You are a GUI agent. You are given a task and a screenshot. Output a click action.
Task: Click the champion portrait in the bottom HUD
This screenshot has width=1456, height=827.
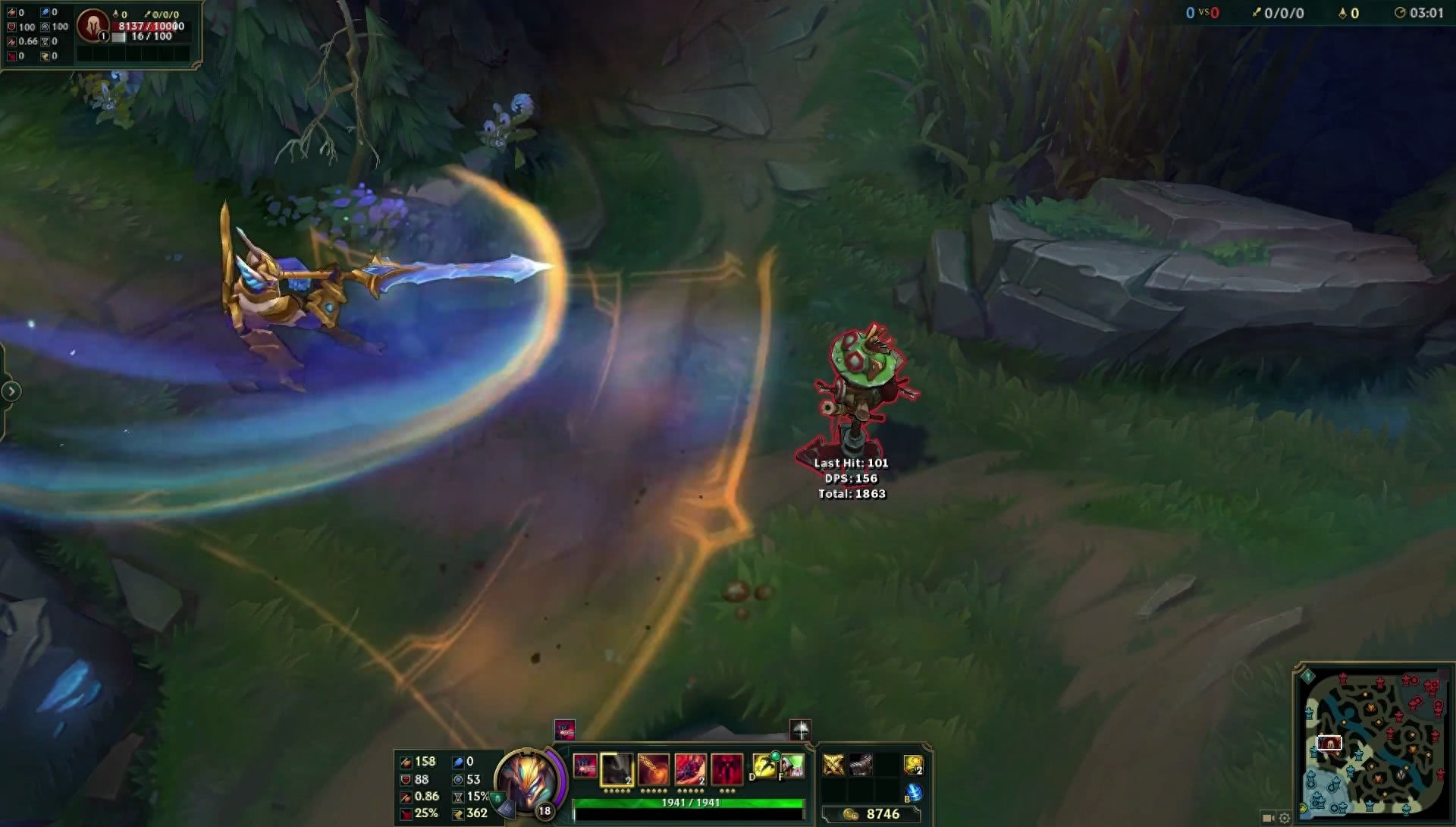pos(528,781)
